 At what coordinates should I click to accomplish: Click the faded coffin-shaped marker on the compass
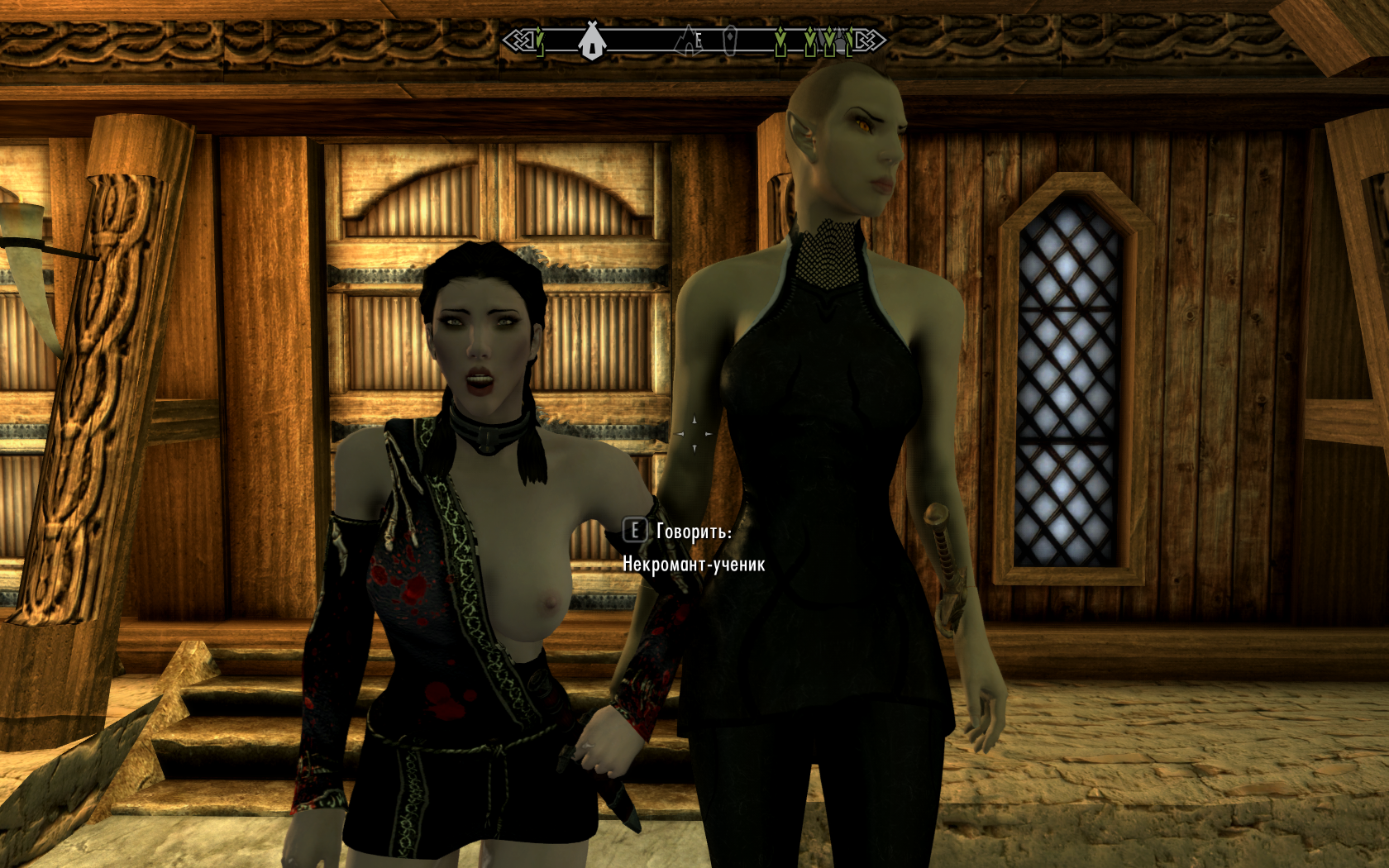pyautogui.click(x=729, y=40)
